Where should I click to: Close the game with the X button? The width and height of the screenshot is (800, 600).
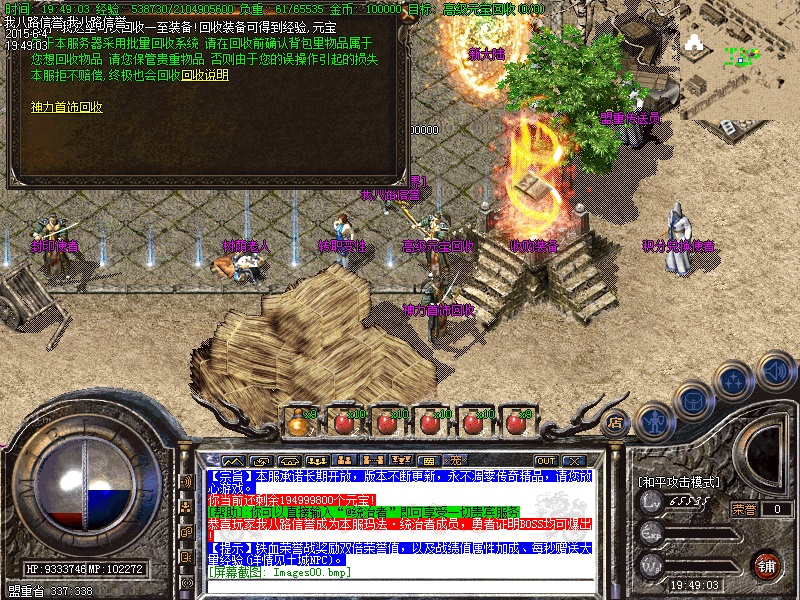pos(573,461)
